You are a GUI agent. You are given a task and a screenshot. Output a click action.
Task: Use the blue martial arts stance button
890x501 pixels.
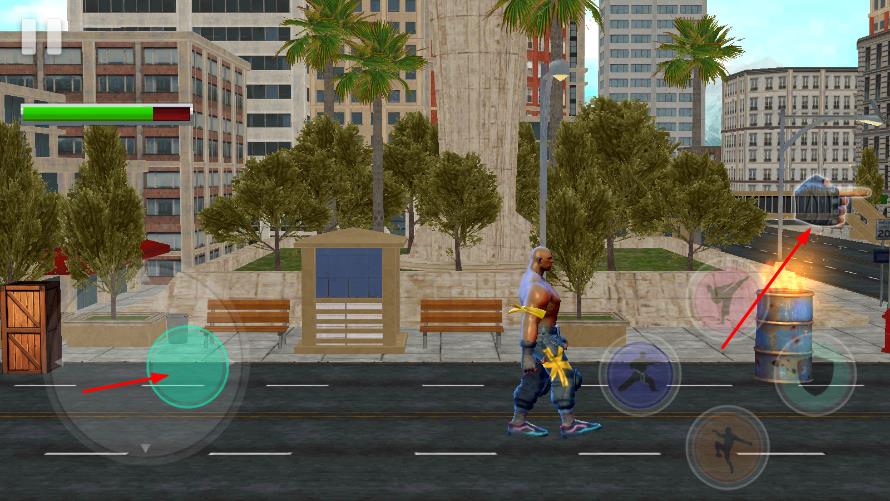[639, 375]
